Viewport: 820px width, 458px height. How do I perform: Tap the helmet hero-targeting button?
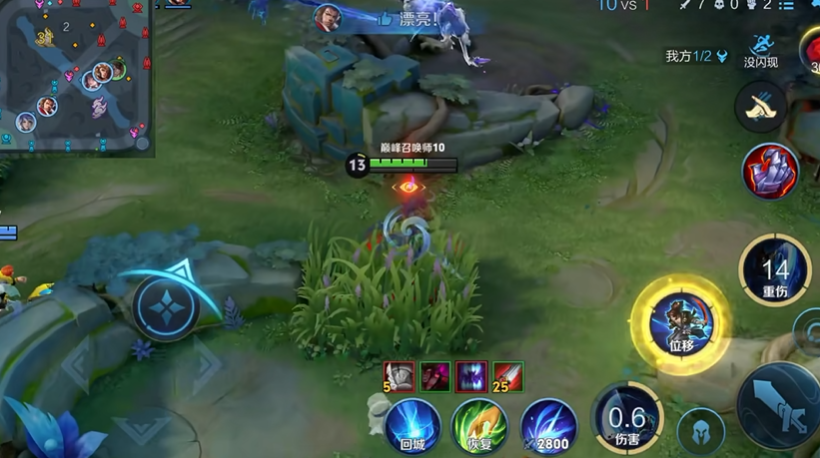pyautogui.click(x=700, y=431)
